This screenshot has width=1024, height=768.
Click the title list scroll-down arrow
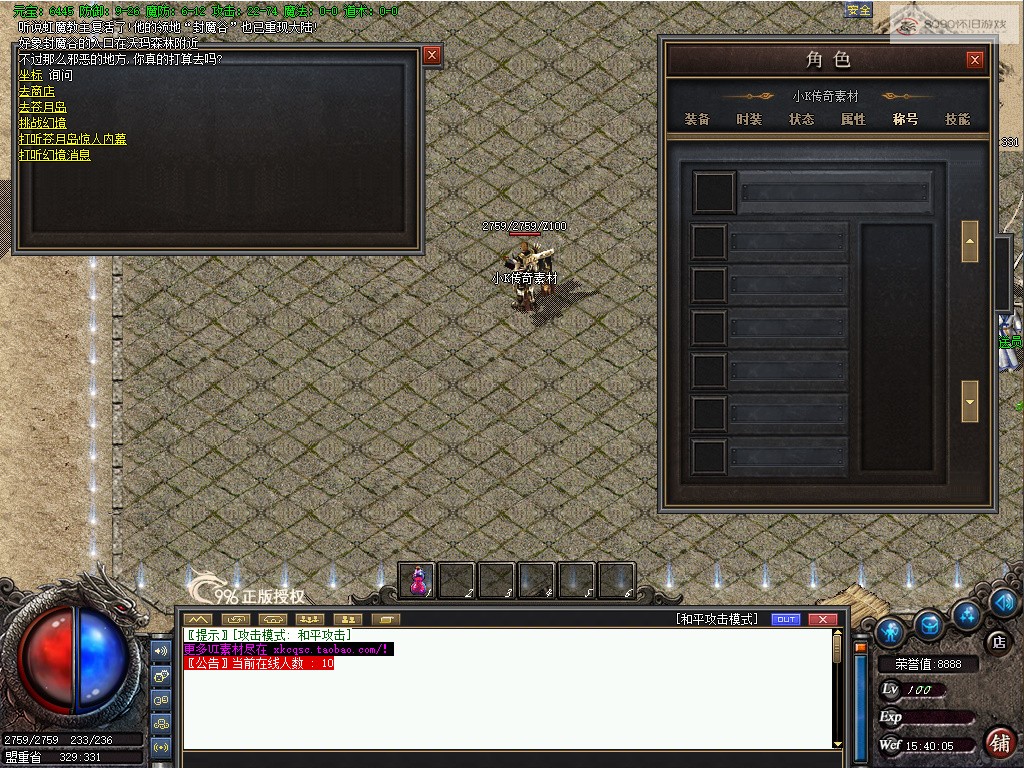point(969,401)
